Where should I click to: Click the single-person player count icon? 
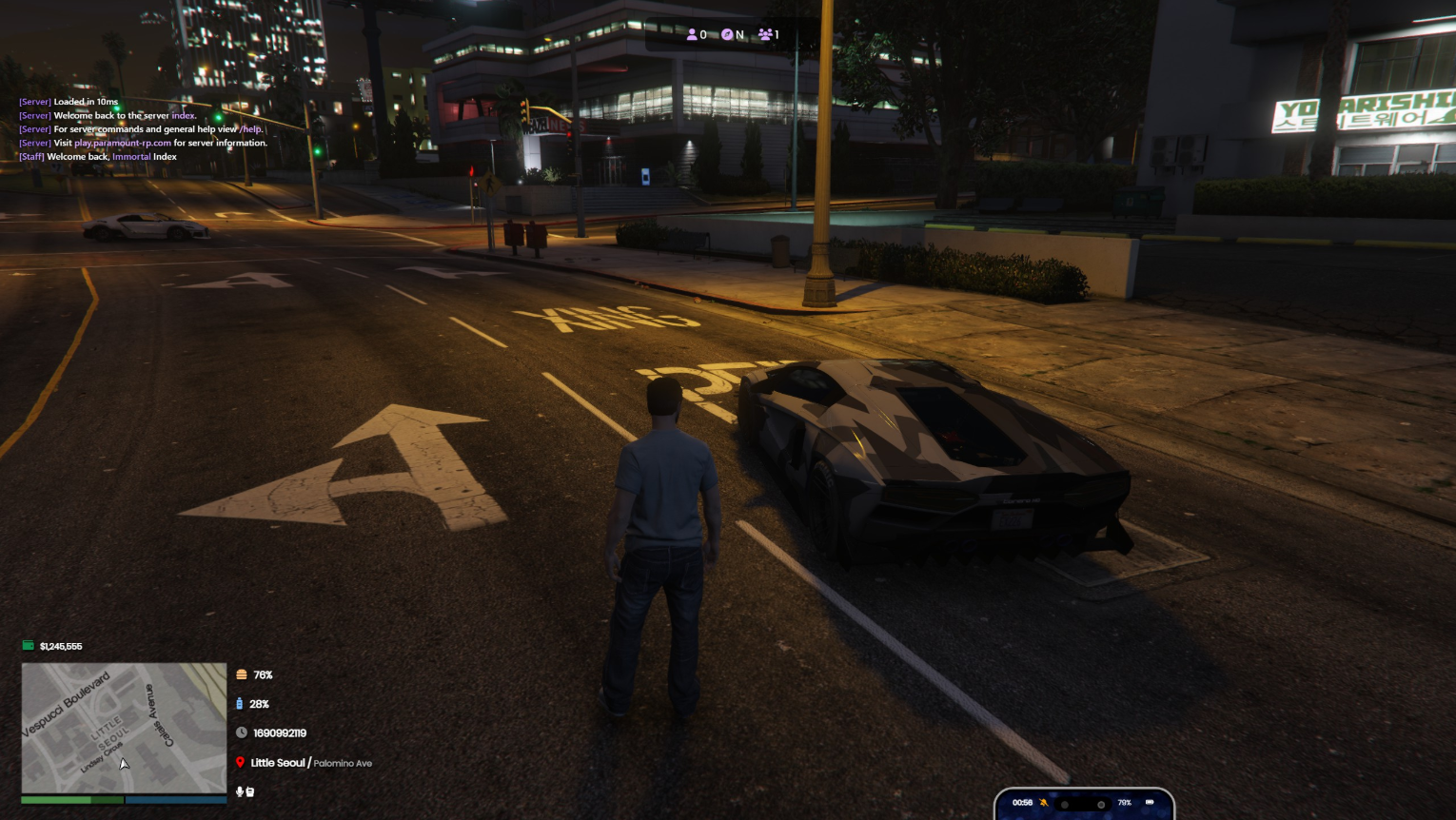click(x=692, y=34)
